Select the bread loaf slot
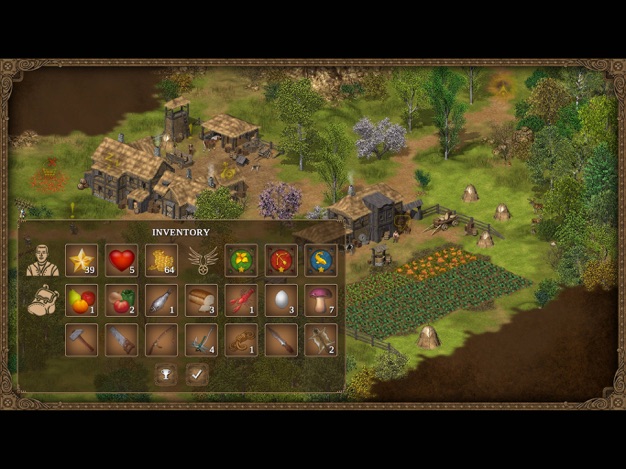Screen dimensions: 626x469 pyautogui.click(x=201, y=300)
